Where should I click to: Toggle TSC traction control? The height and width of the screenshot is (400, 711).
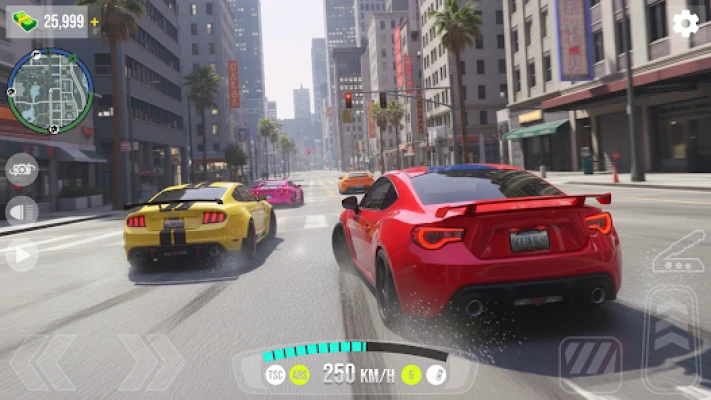[x=275, y=375]
